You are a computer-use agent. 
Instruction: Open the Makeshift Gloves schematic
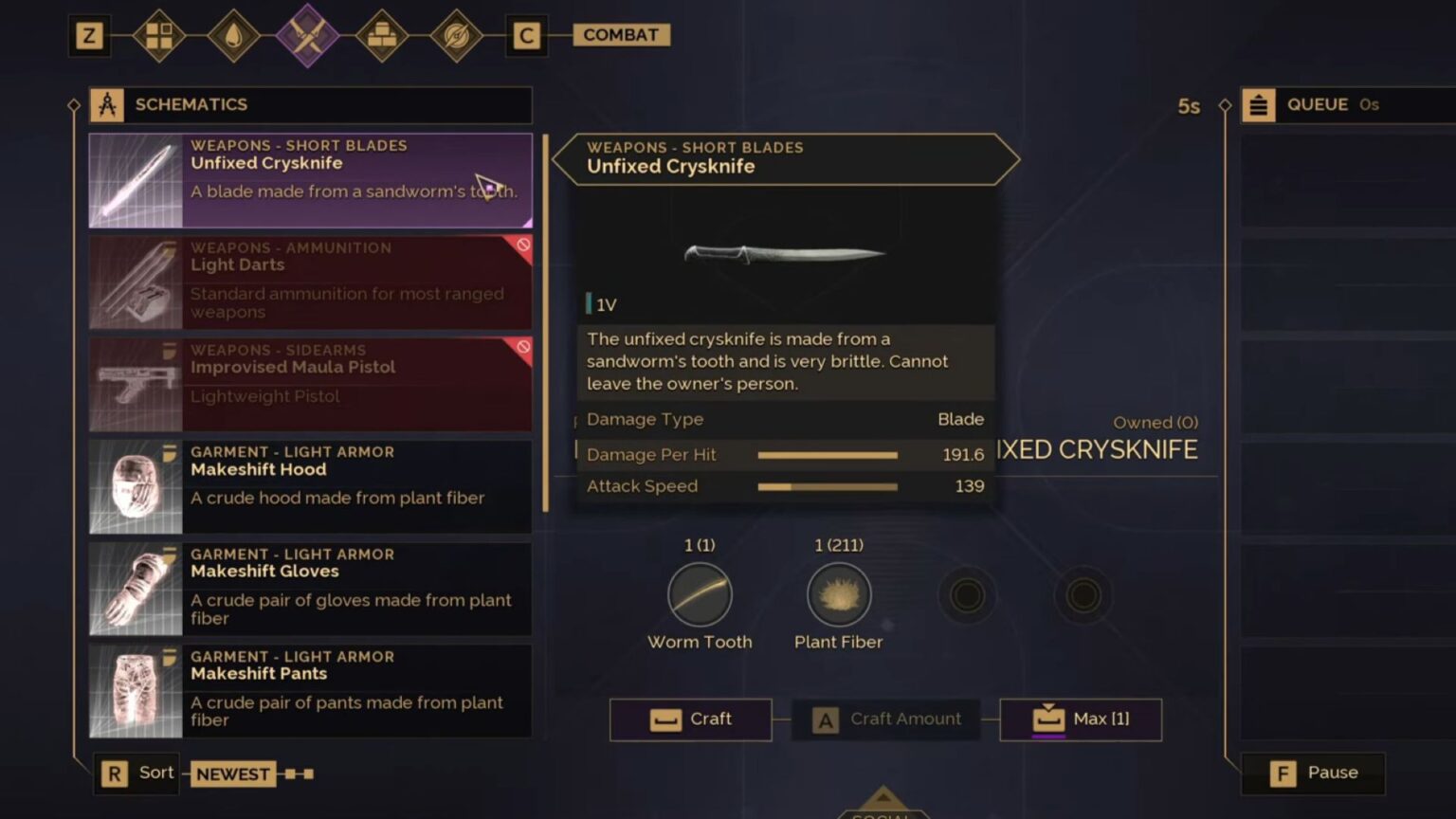(311, 590)
